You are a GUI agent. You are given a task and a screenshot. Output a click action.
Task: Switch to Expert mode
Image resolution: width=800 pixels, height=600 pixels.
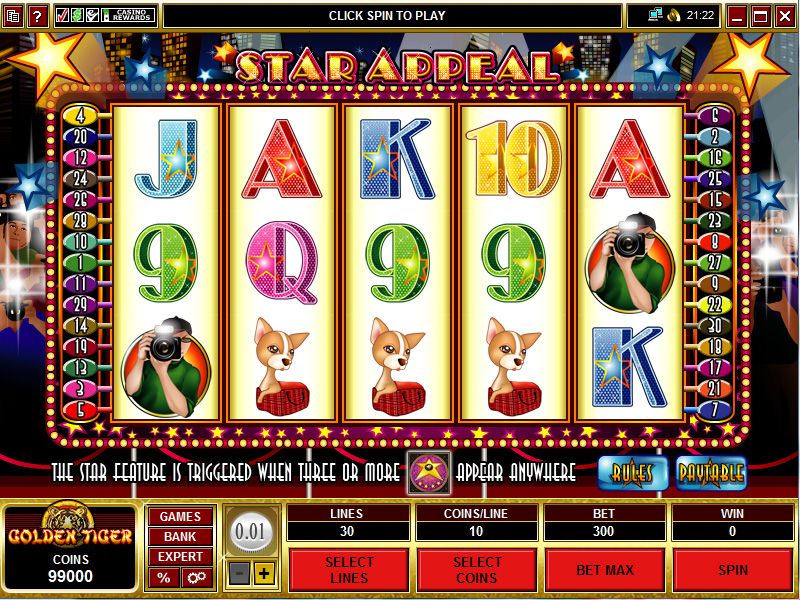coord(180,557)
